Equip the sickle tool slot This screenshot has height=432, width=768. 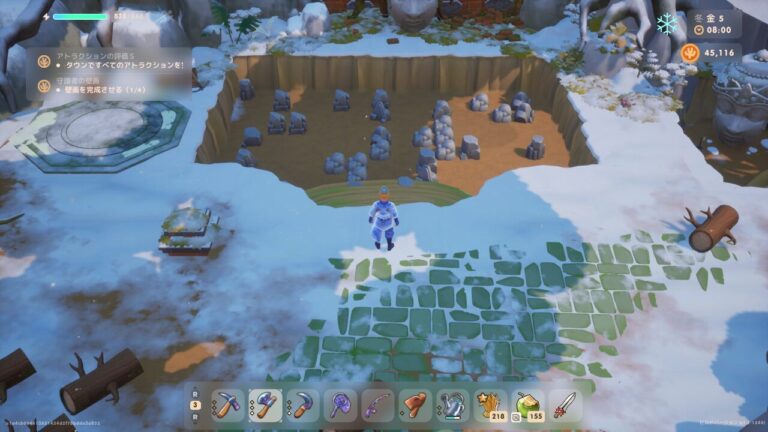[302, 405]
